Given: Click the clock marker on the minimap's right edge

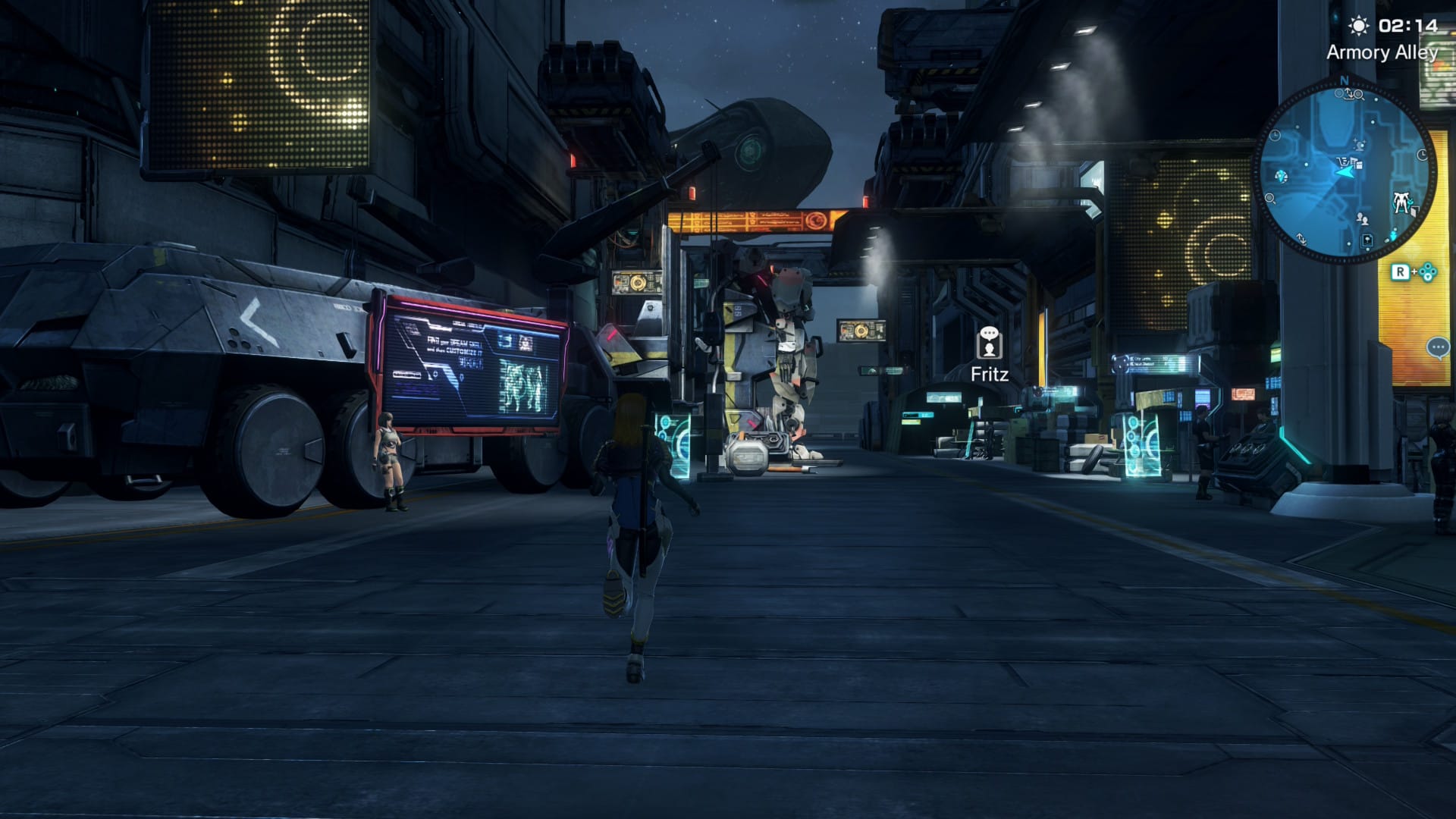Looking at the screenshot, I should 1423,153.
